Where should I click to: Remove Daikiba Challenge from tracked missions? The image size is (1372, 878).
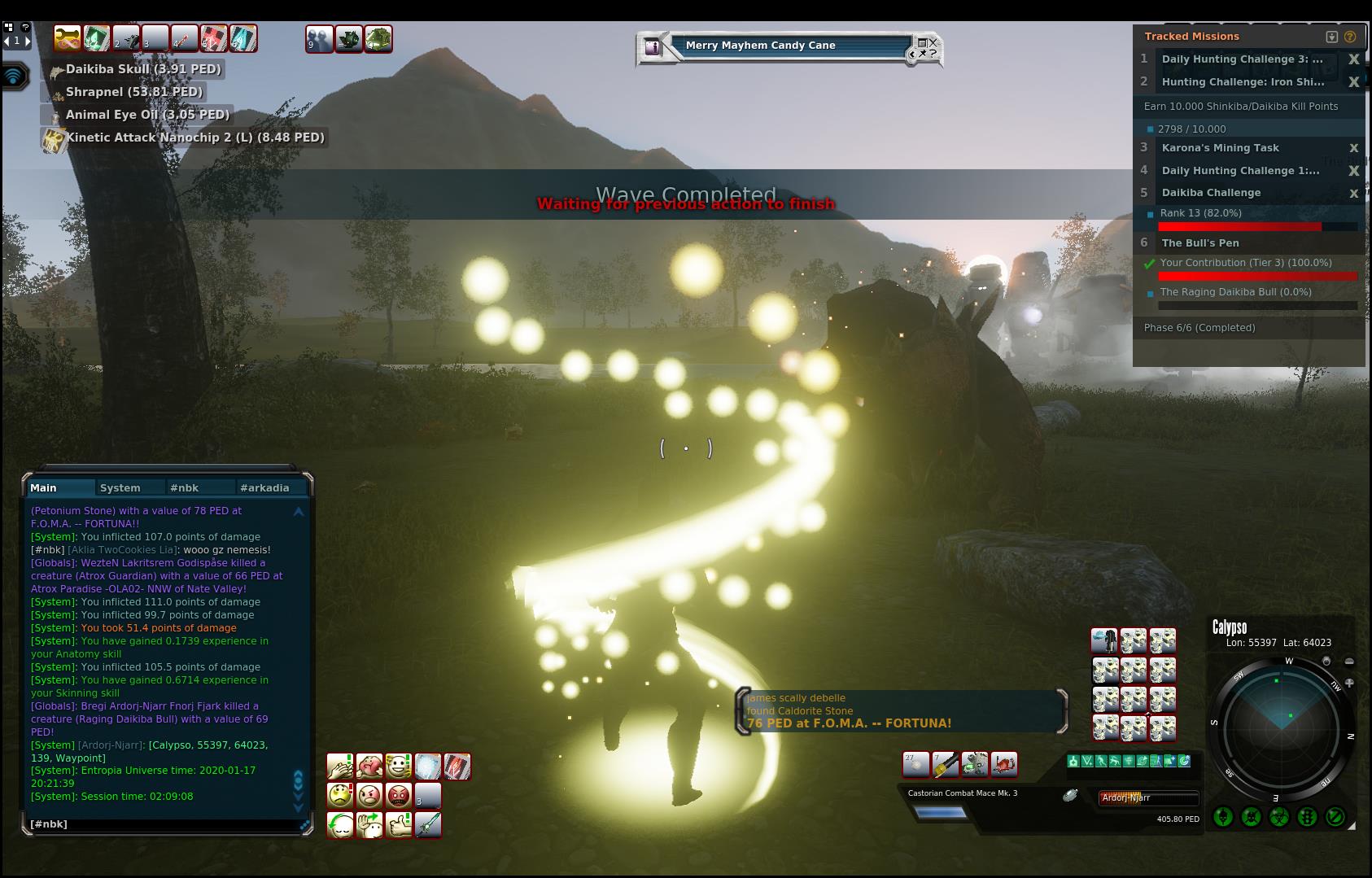click(1354, 193)
